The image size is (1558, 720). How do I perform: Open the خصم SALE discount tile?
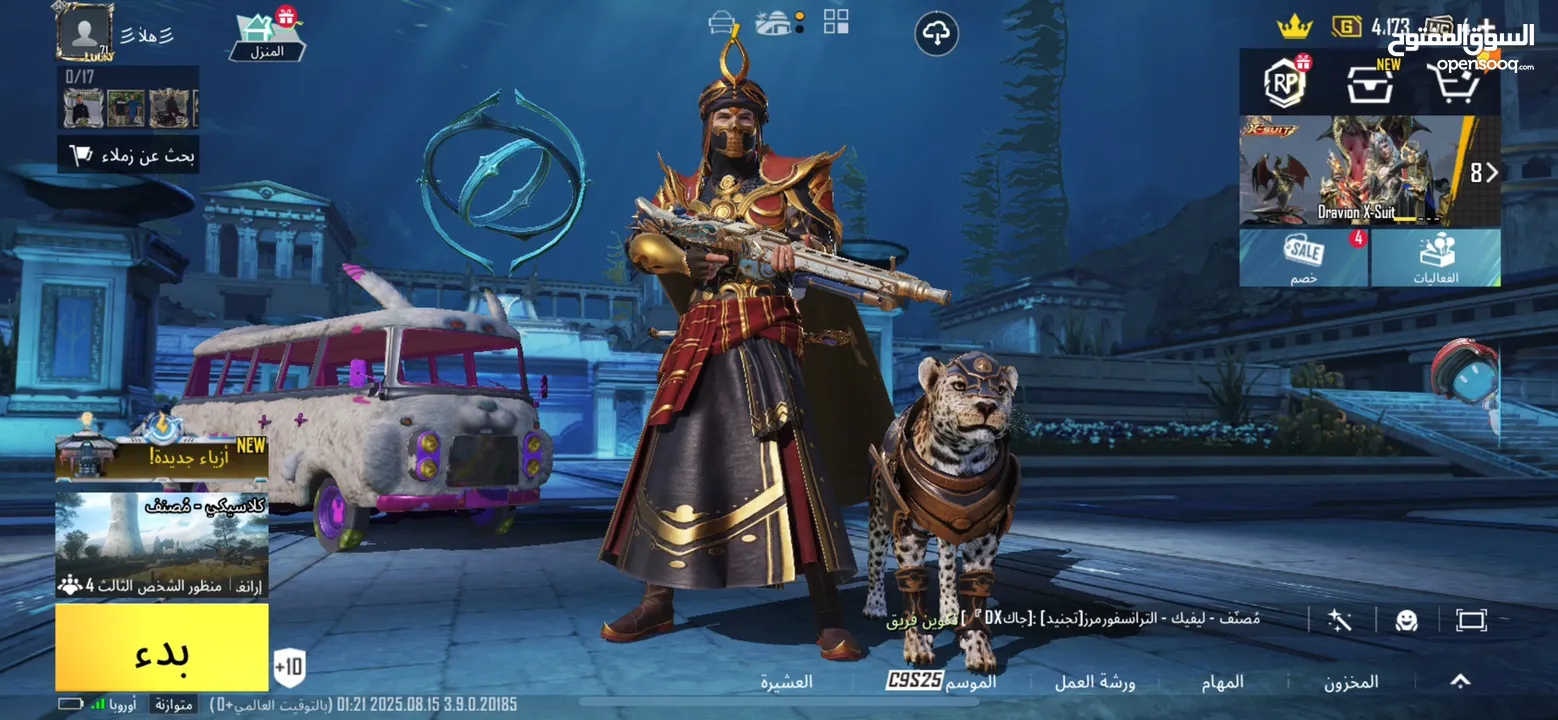[x=1303, y=258]
